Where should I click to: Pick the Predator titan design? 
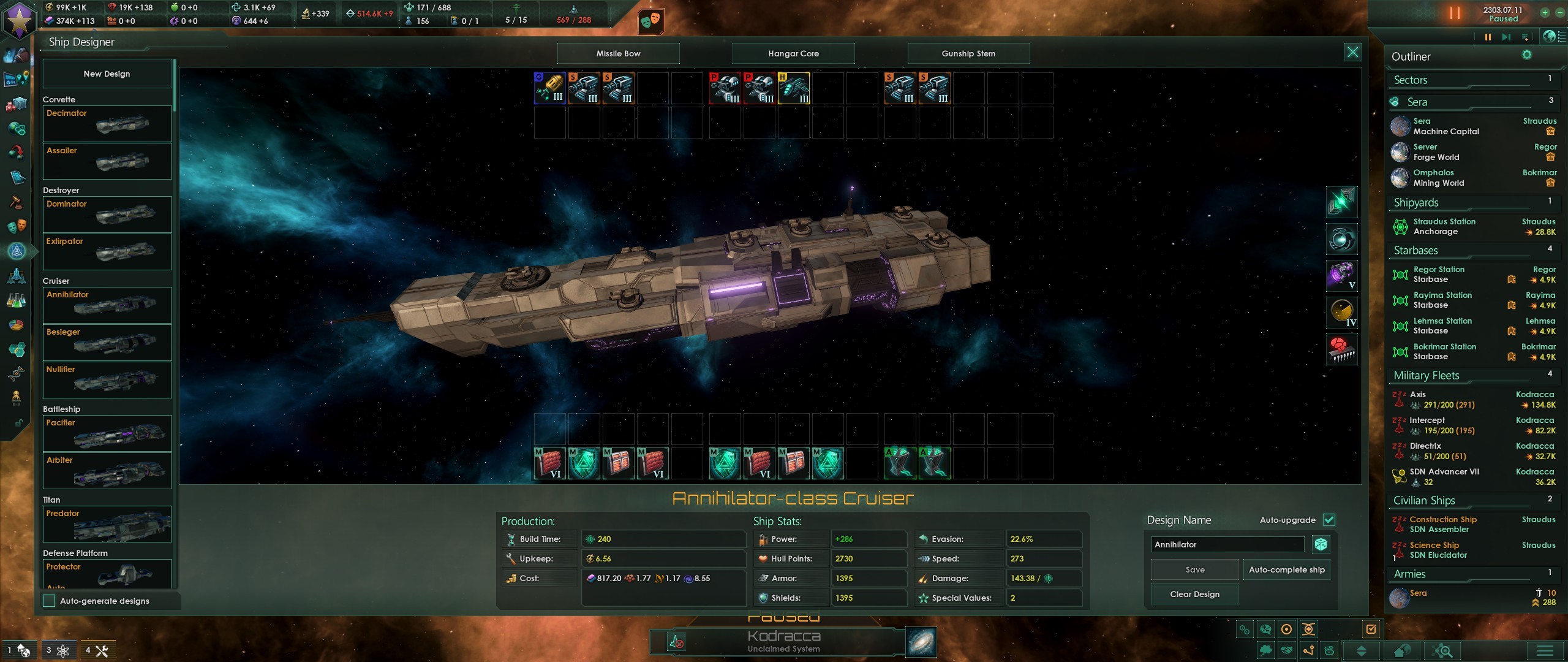point(107,523)
